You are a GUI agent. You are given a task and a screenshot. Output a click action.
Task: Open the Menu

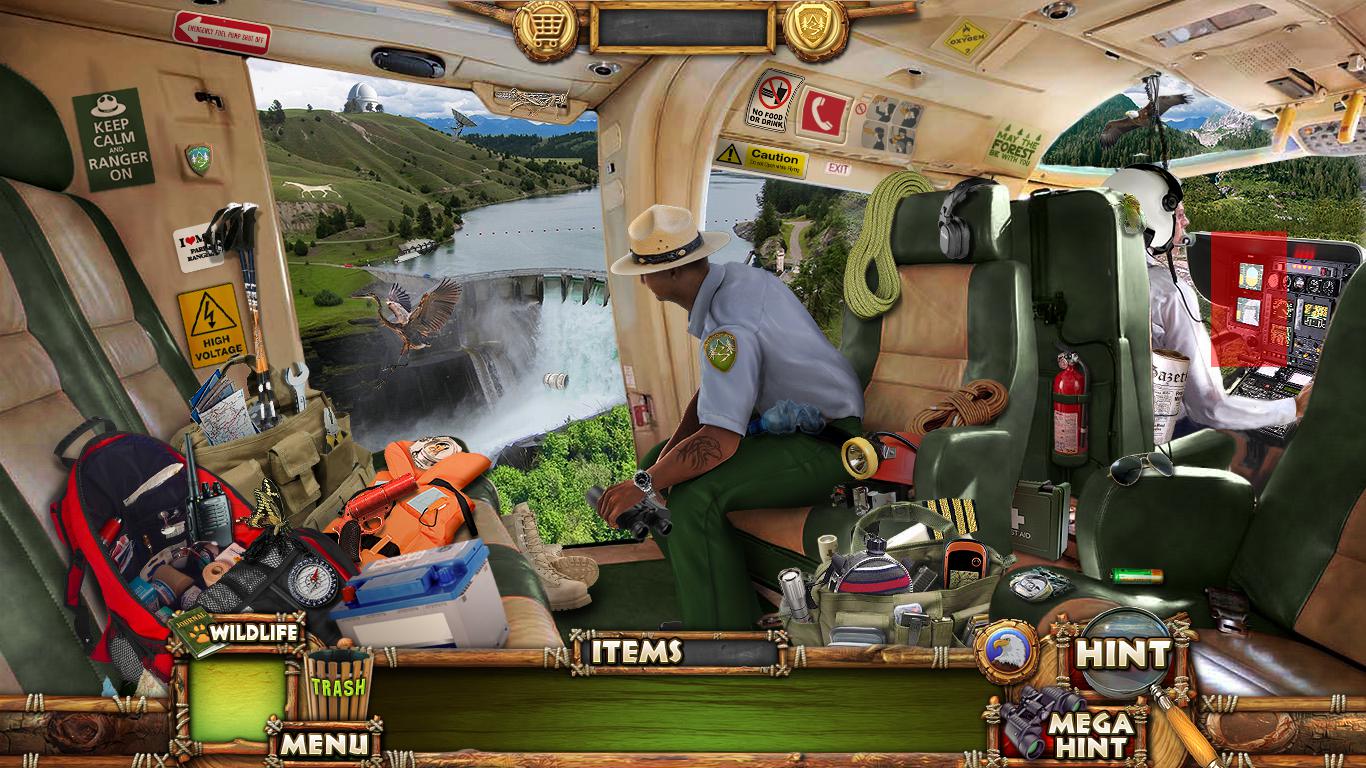tap(322, 743)
